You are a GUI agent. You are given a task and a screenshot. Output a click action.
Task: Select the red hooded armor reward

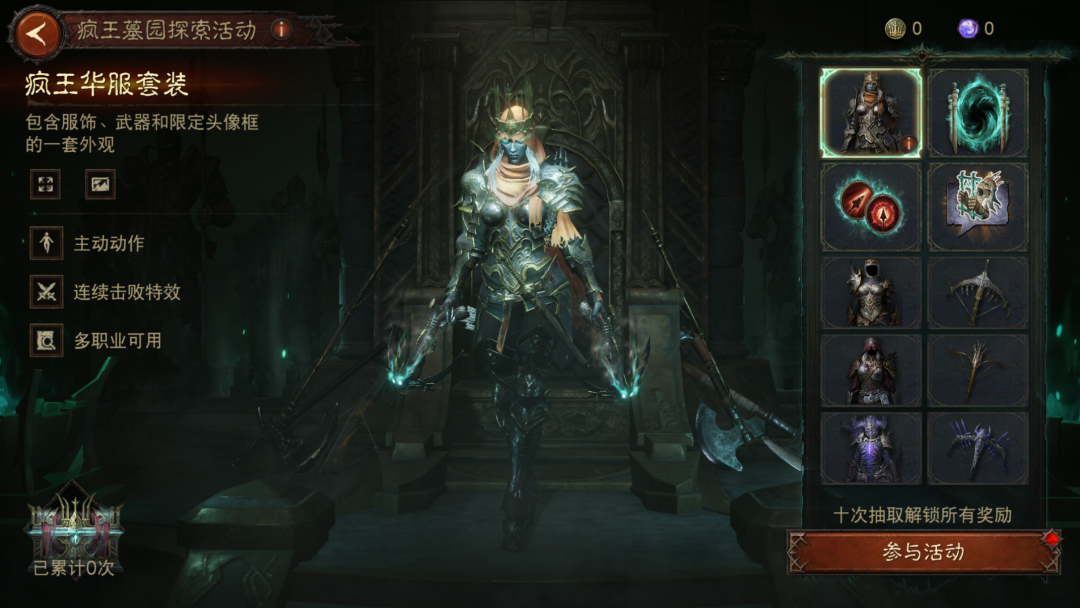870,369
